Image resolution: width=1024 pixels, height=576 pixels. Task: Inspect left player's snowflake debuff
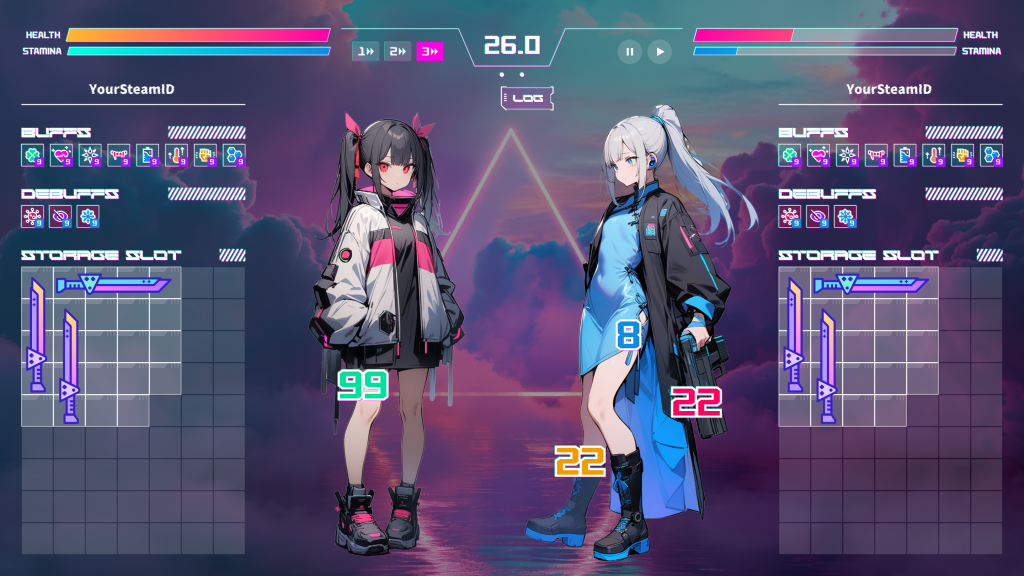90,216
